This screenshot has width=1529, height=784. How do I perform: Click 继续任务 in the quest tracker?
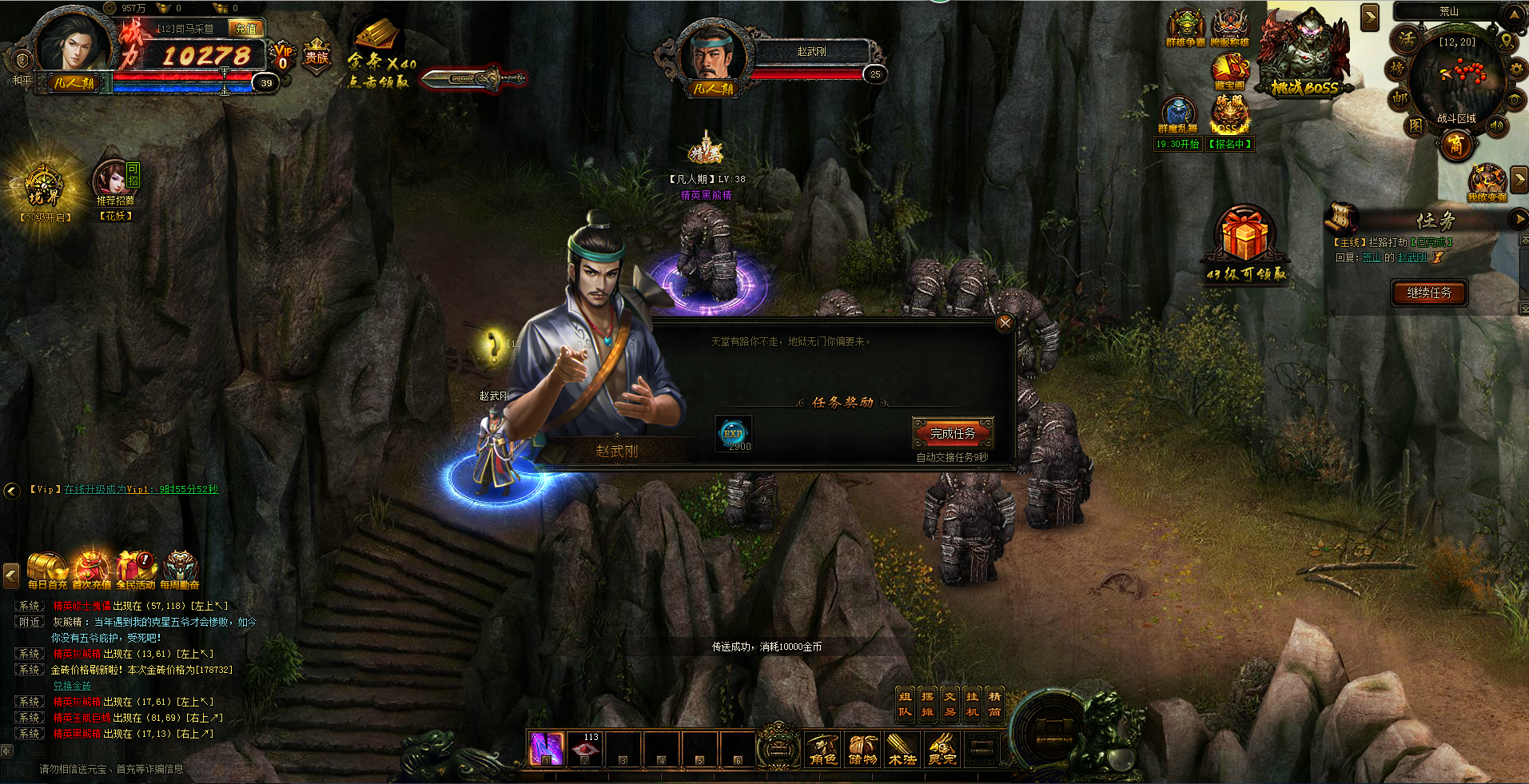tap(1429, 293)
